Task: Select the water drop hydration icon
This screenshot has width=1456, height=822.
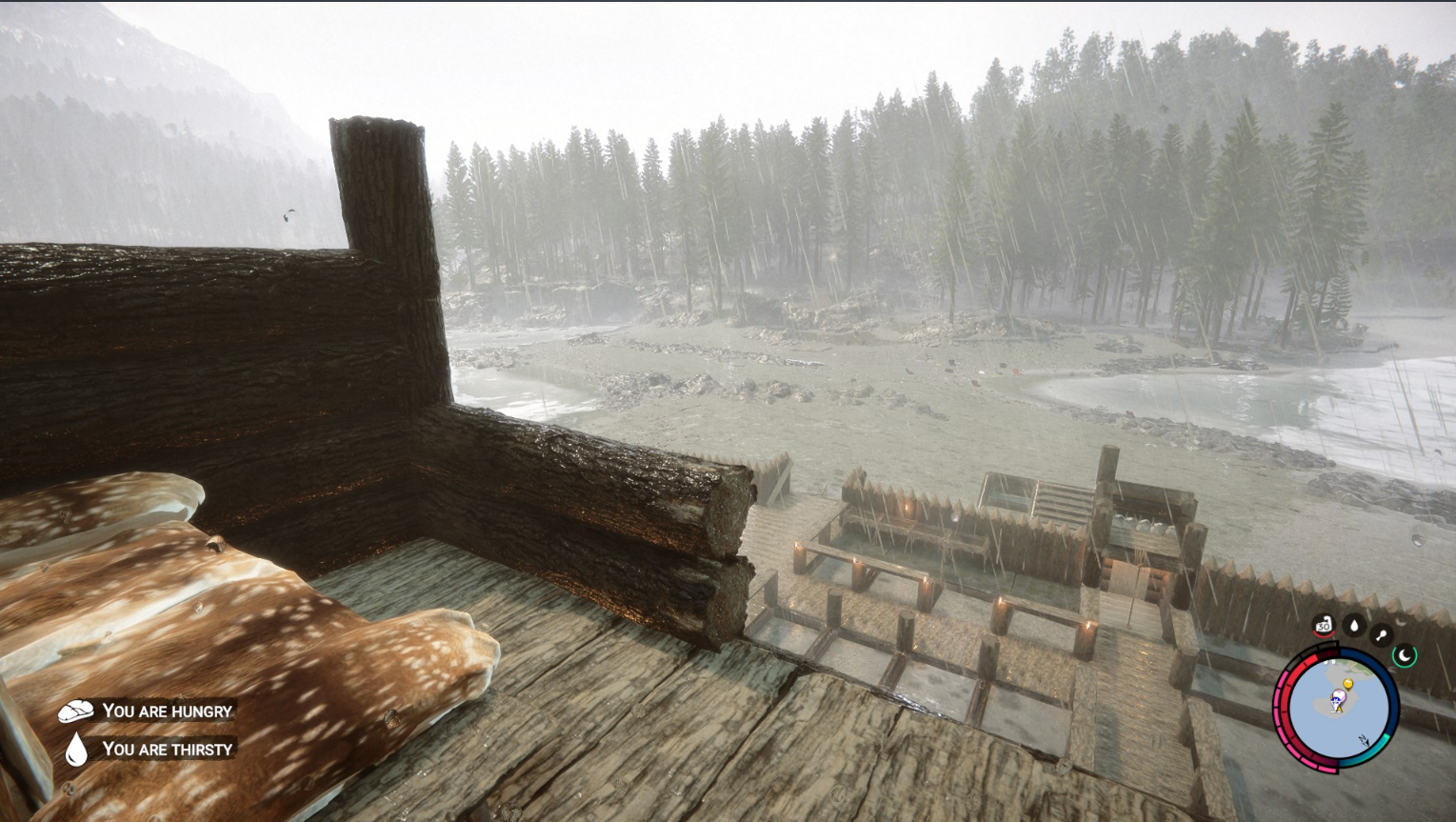Action: 1353,626
